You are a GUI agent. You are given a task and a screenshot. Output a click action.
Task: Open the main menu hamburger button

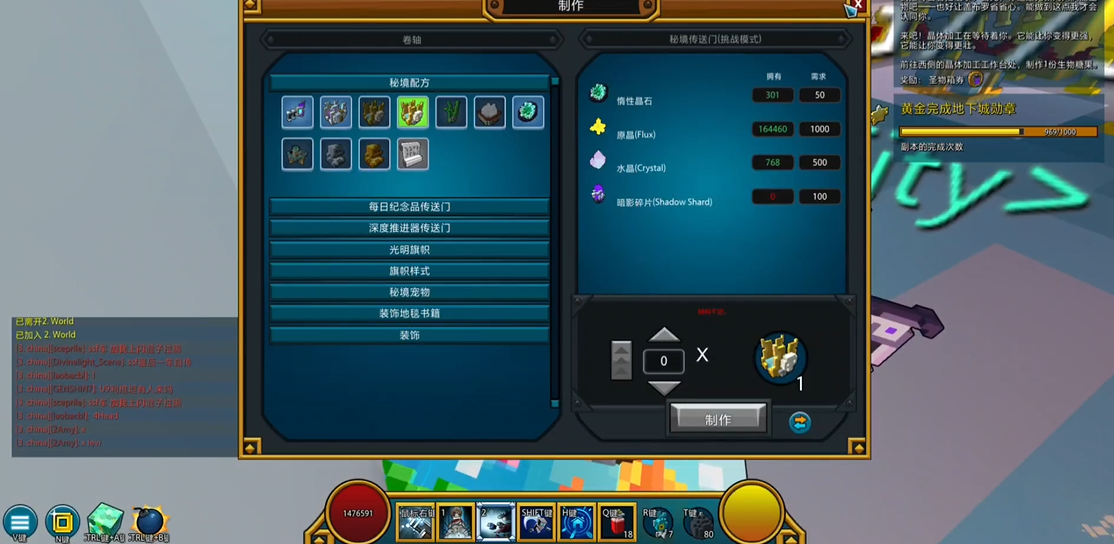tap(19, 522)
